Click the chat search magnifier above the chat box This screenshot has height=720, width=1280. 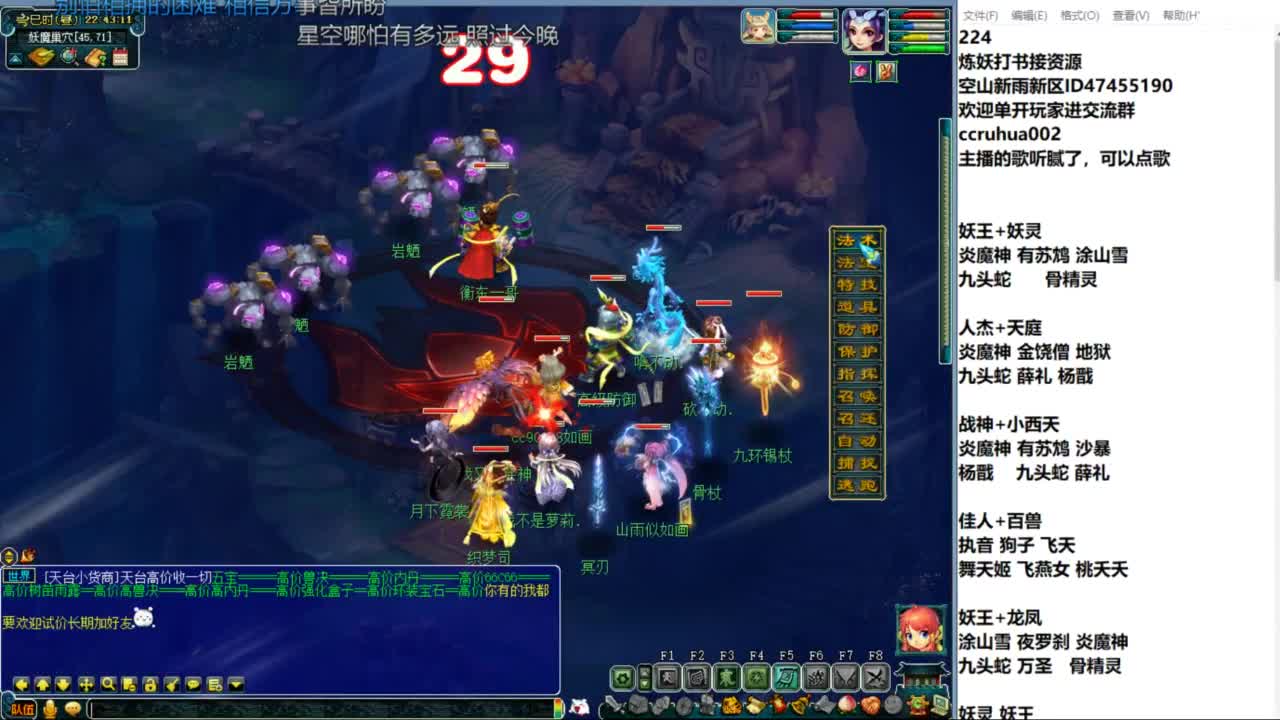(108, 684)
